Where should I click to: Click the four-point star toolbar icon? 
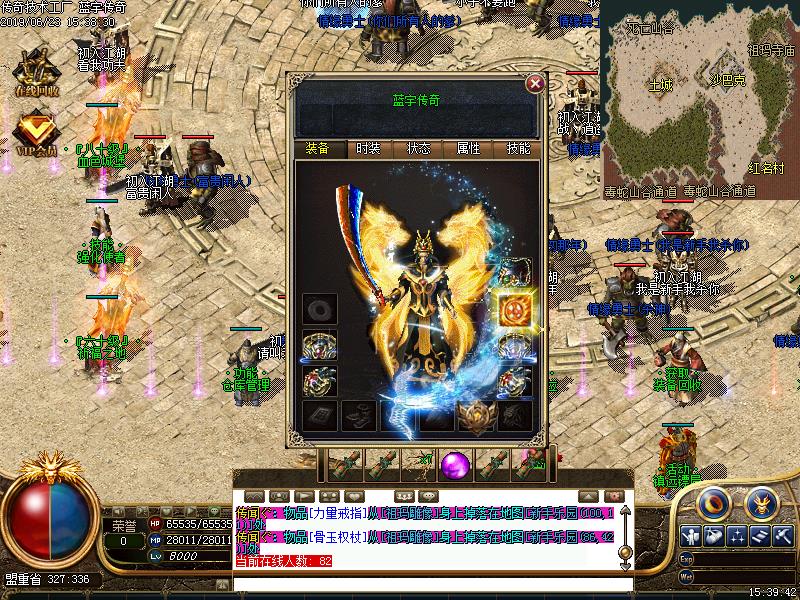(x=737, y=537)
